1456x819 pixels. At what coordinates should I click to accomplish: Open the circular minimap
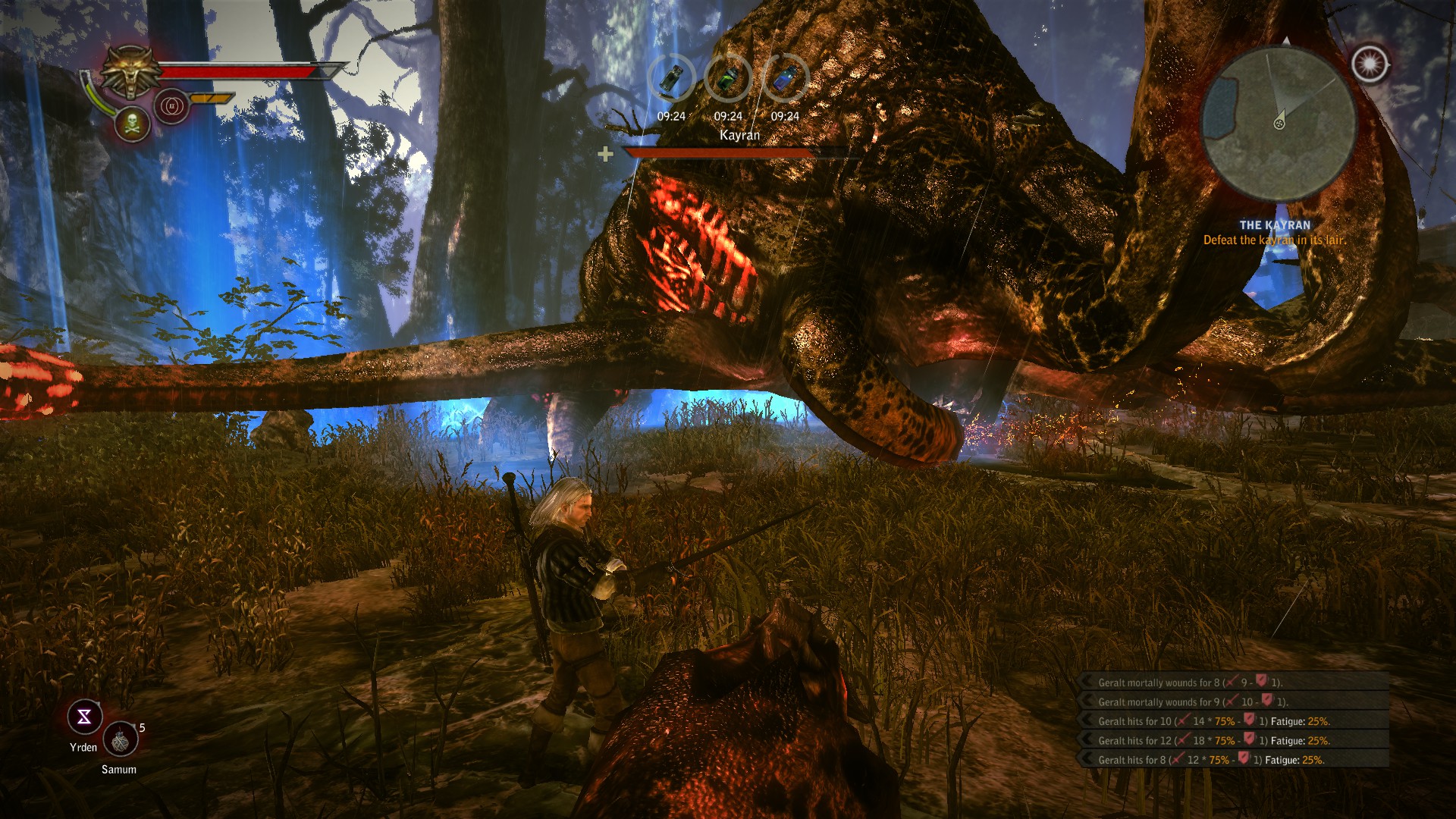pyautogui.click(x=1279, y=123)
